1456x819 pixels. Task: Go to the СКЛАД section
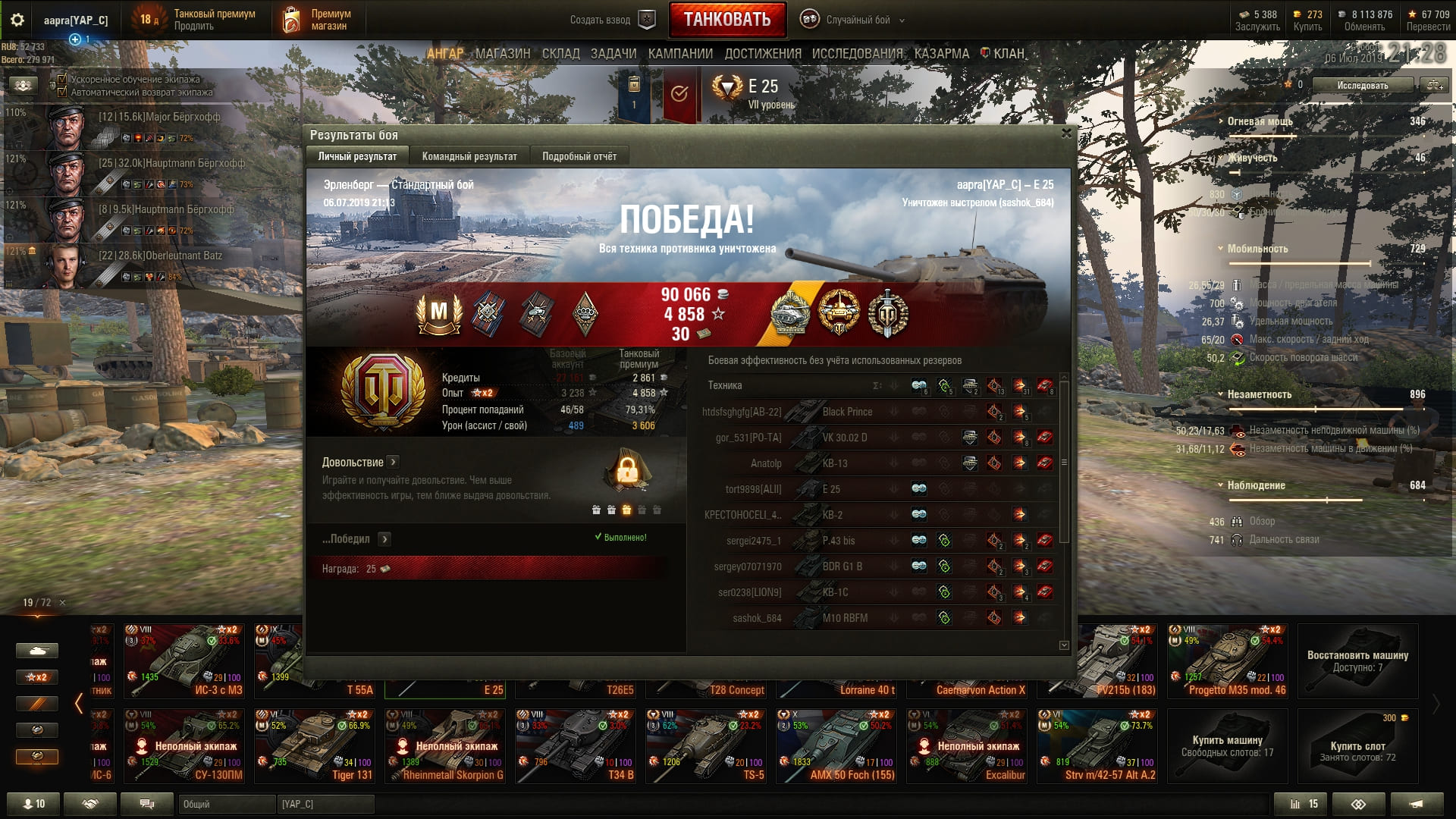pyautogui.click(x=560, y=54)
